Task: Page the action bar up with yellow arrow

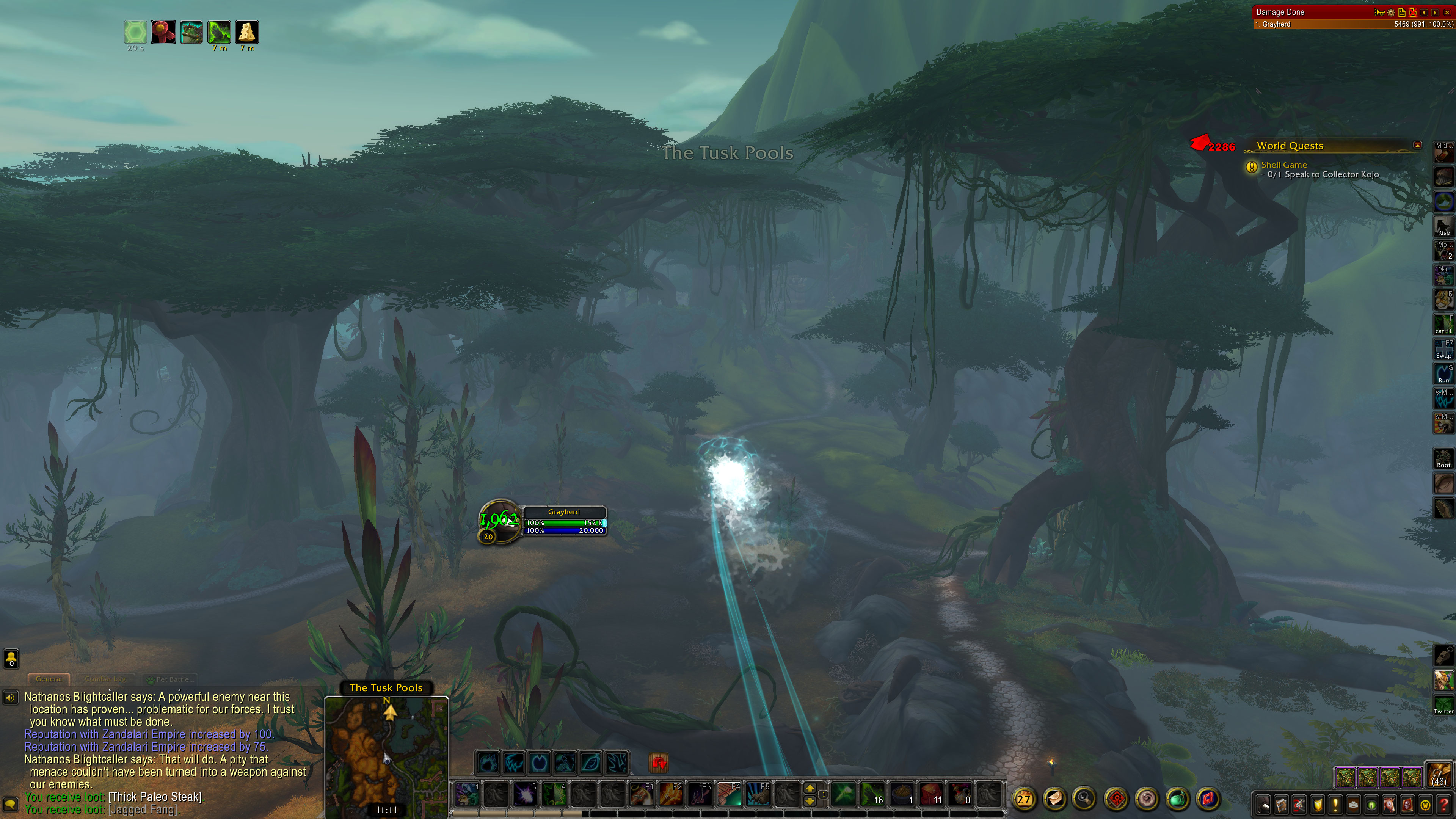Action: click(x=810, y=788)
